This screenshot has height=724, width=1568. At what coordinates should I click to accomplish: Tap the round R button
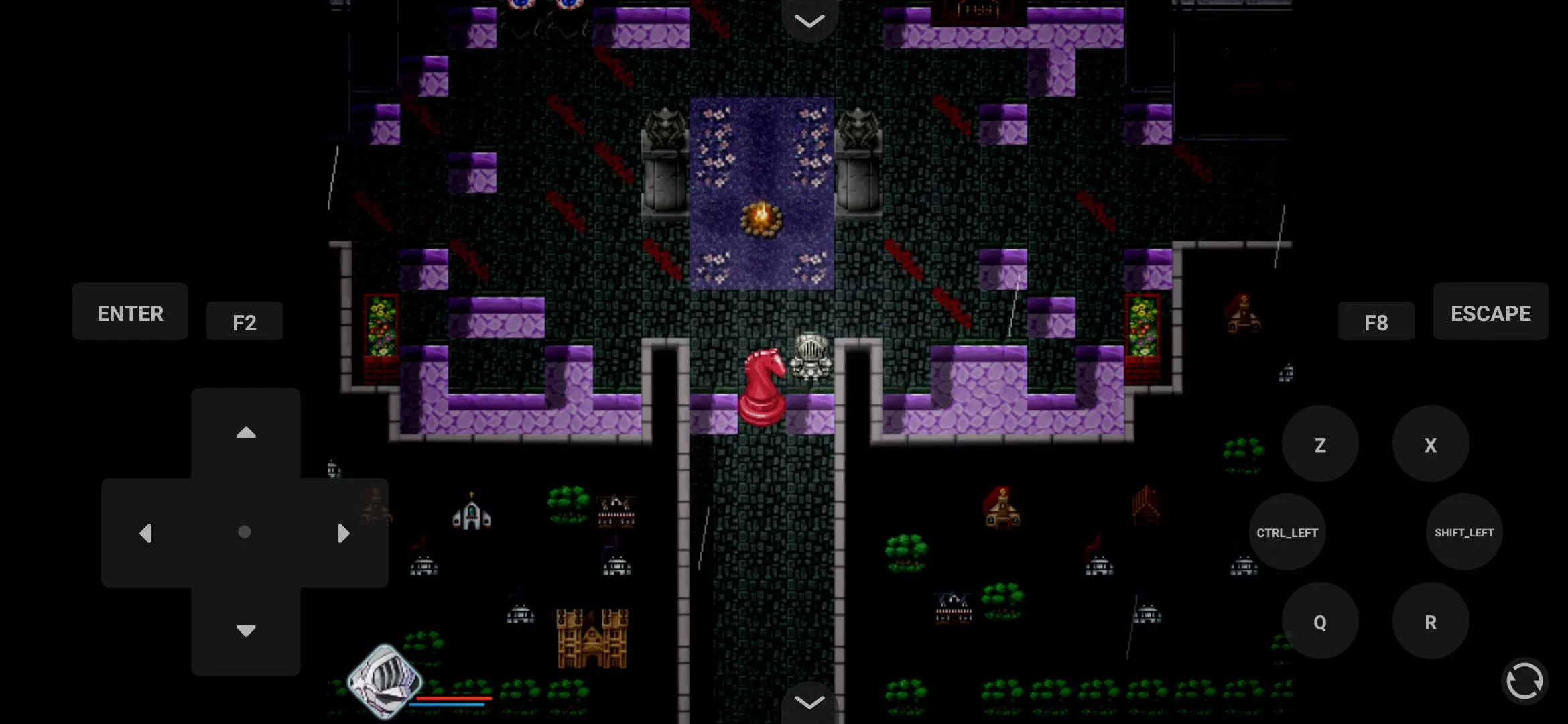[x=1431, y=621]
